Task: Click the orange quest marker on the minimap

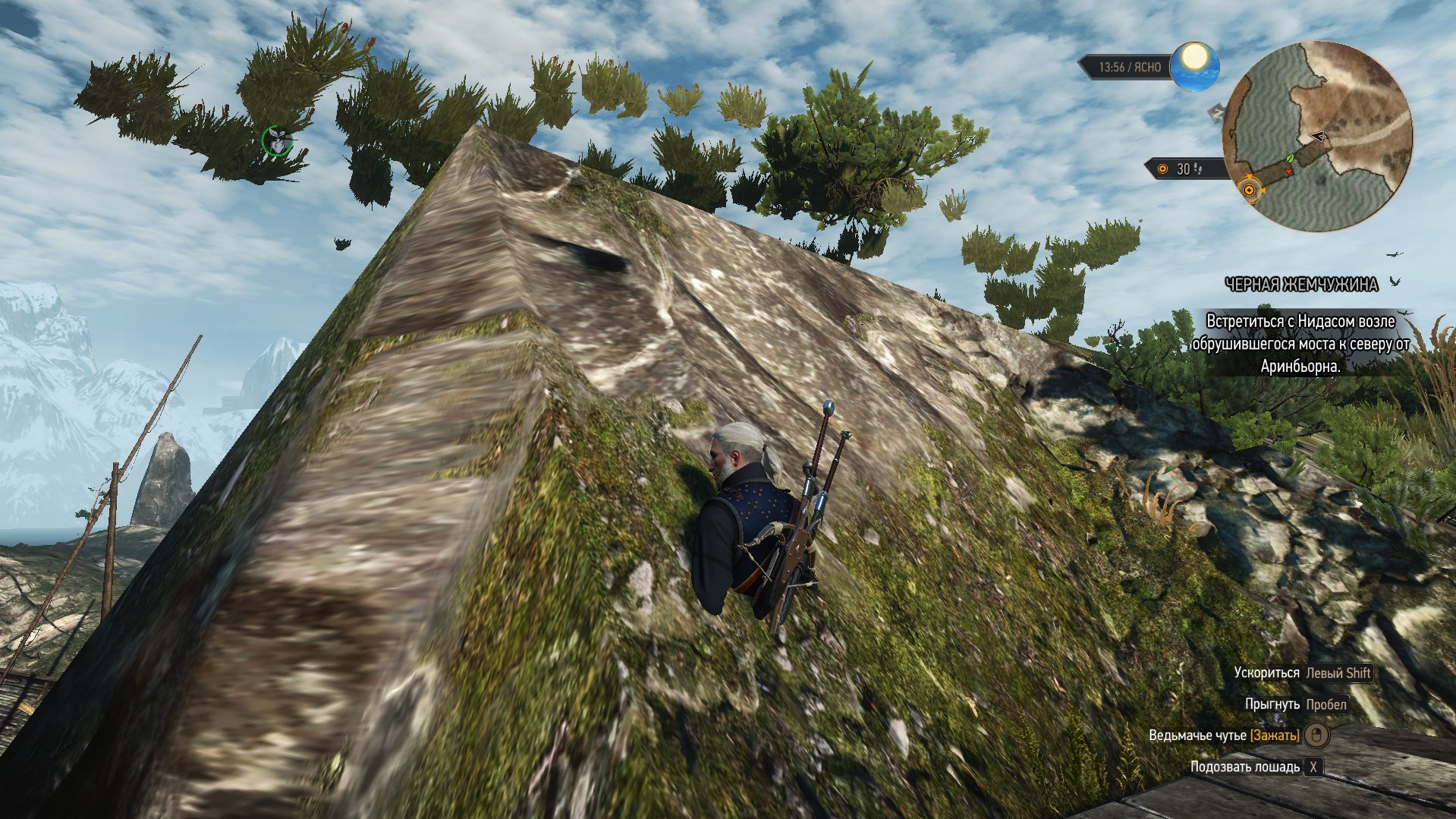Action: point(1249,190)
